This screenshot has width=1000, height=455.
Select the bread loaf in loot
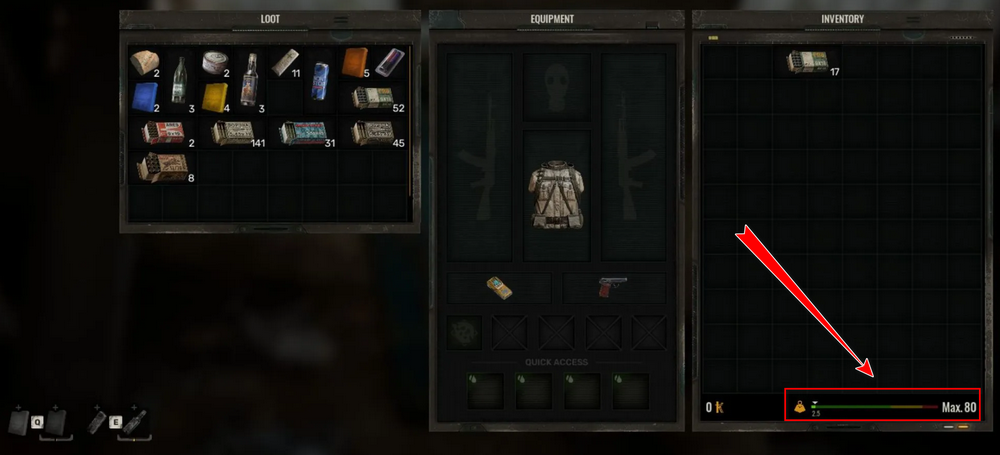point(146,62)
